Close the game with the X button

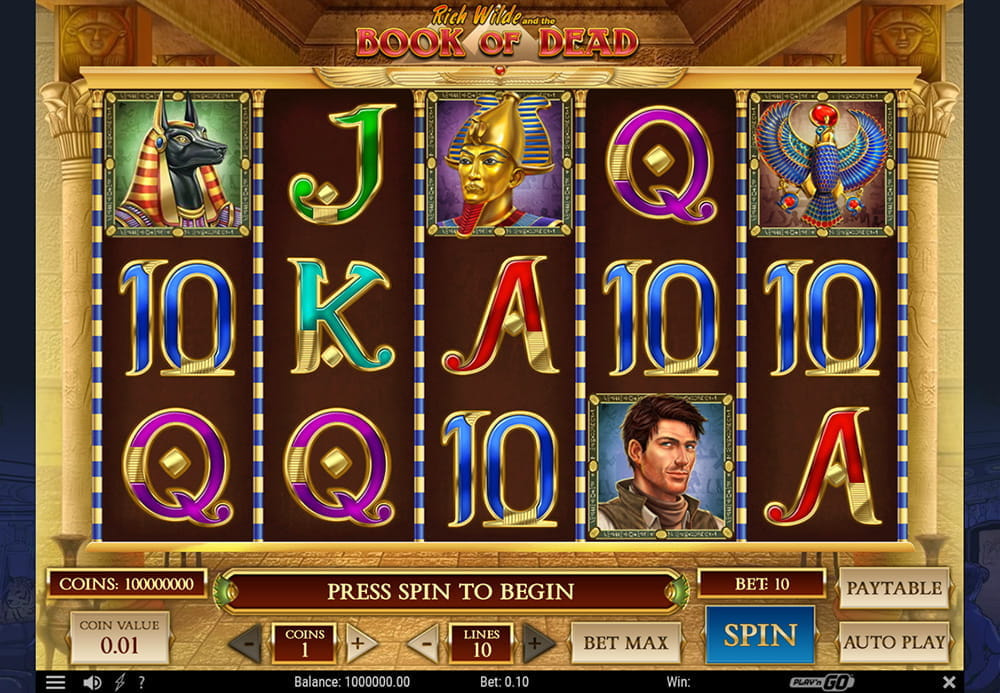coord(948,682)
